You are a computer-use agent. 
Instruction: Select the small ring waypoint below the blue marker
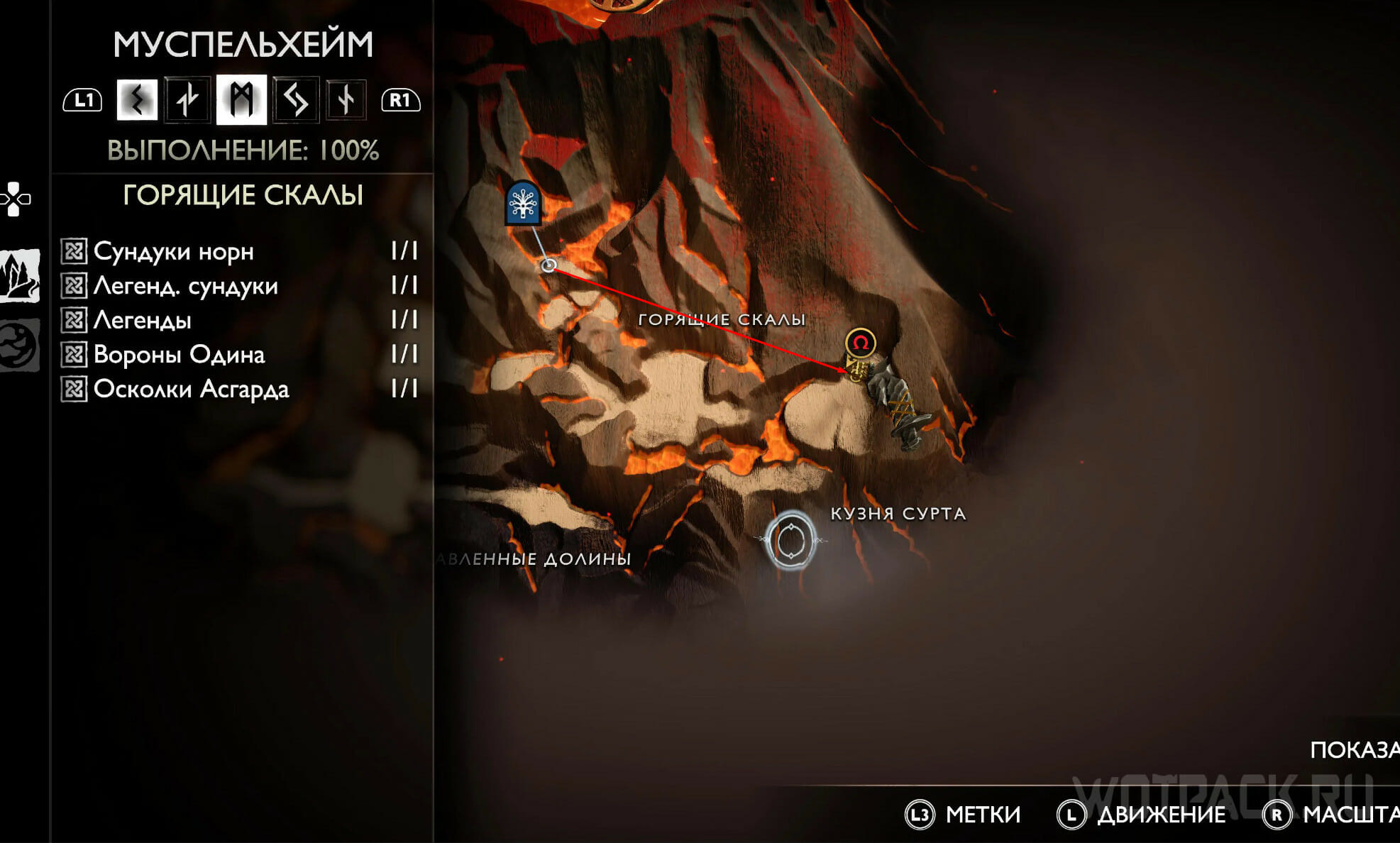tap(549, 265)
